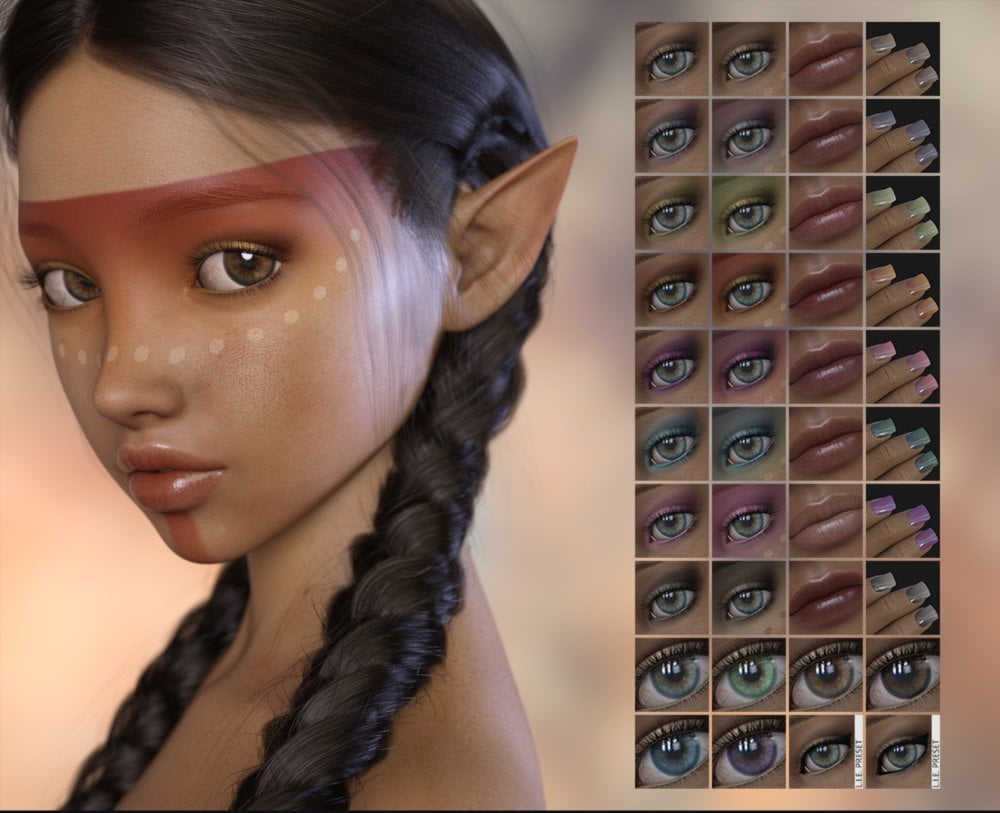This screenshot has height=813, width=1000.
Task: Choose the orange nail polish preset
Action: click(902, 290)
